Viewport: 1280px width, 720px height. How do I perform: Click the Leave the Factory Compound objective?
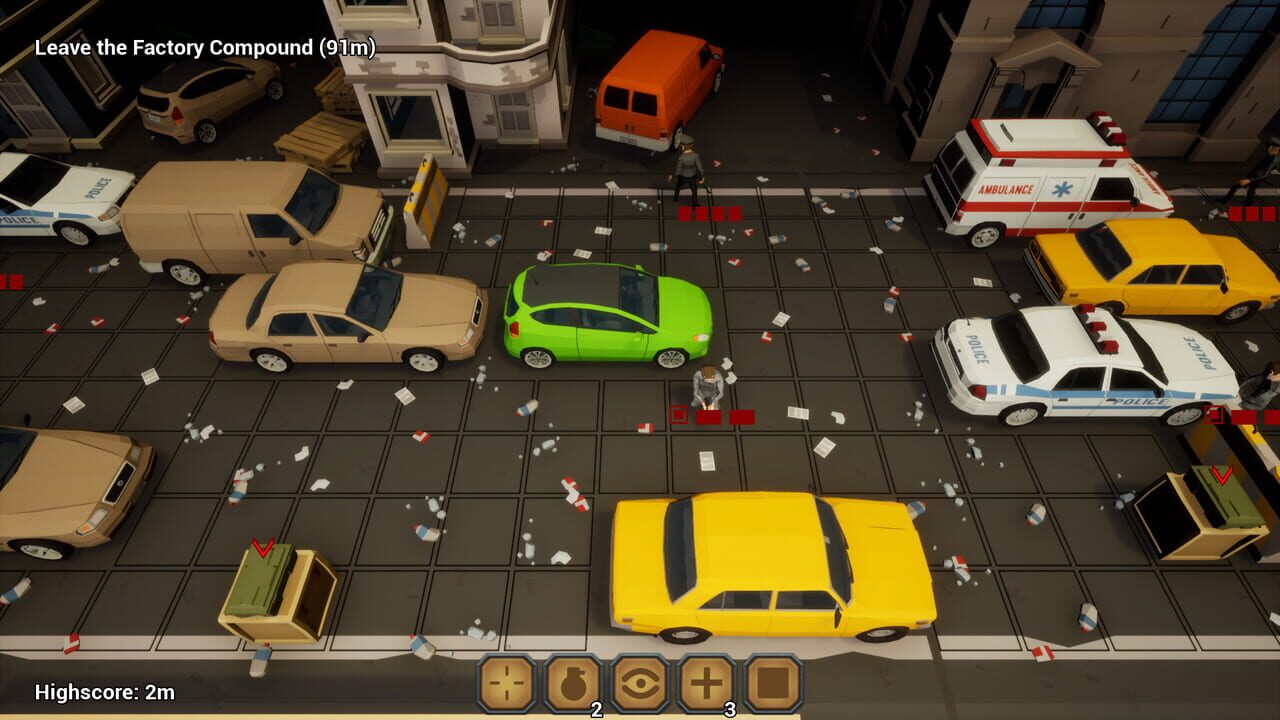[x=205, y=48]
